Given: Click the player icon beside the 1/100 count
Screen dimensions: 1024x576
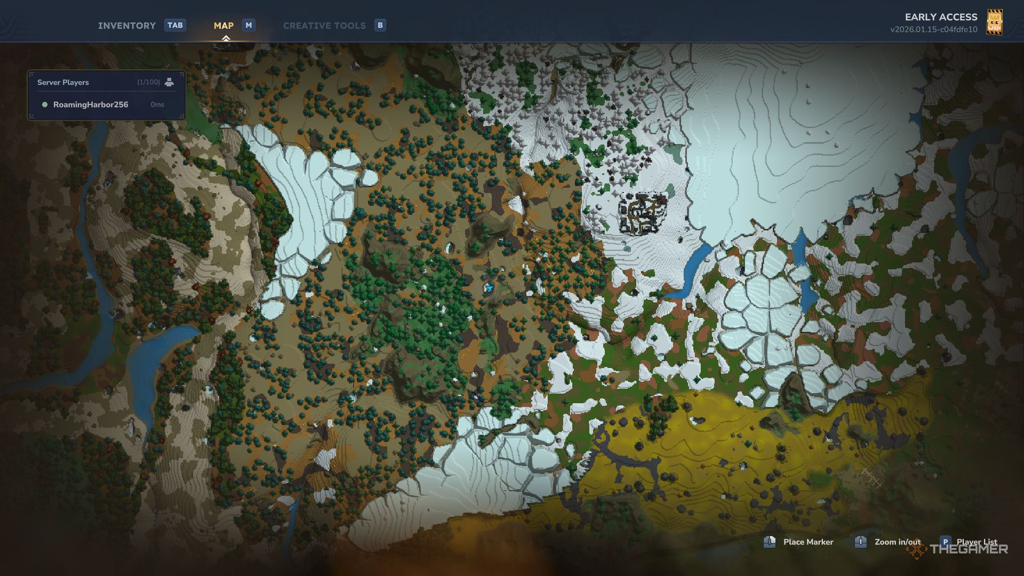Looking at the screenshot, I should tap(169, 82).
